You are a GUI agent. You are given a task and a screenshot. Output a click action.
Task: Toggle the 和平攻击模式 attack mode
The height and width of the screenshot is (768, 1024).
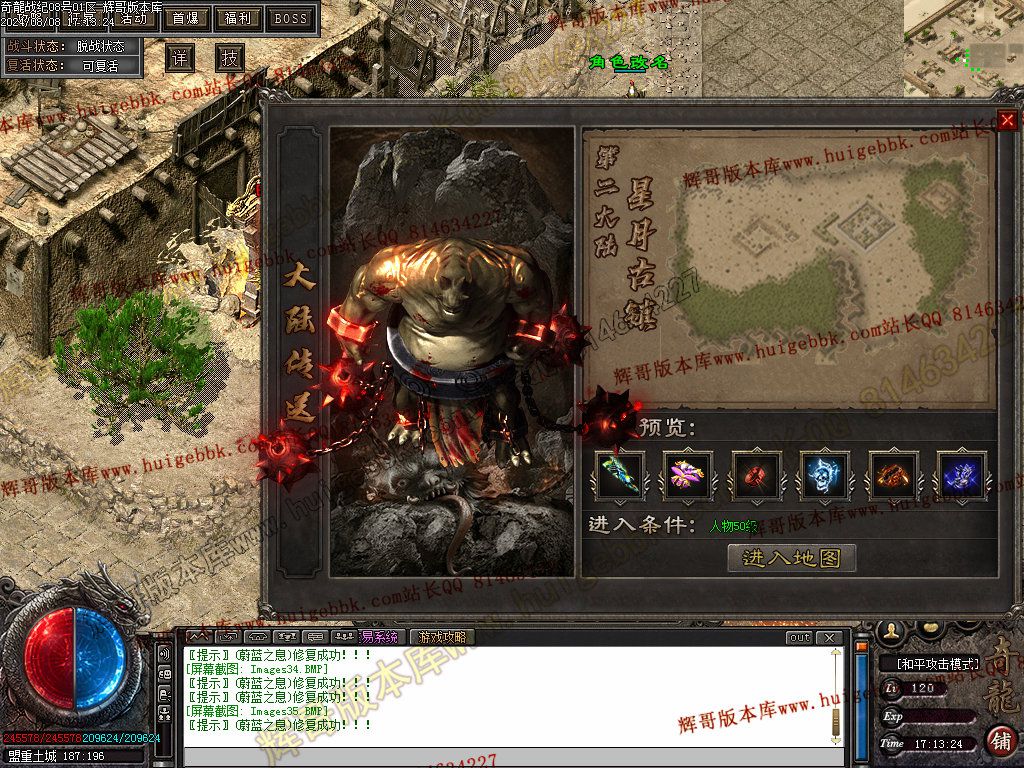click(x=931, y=663)
